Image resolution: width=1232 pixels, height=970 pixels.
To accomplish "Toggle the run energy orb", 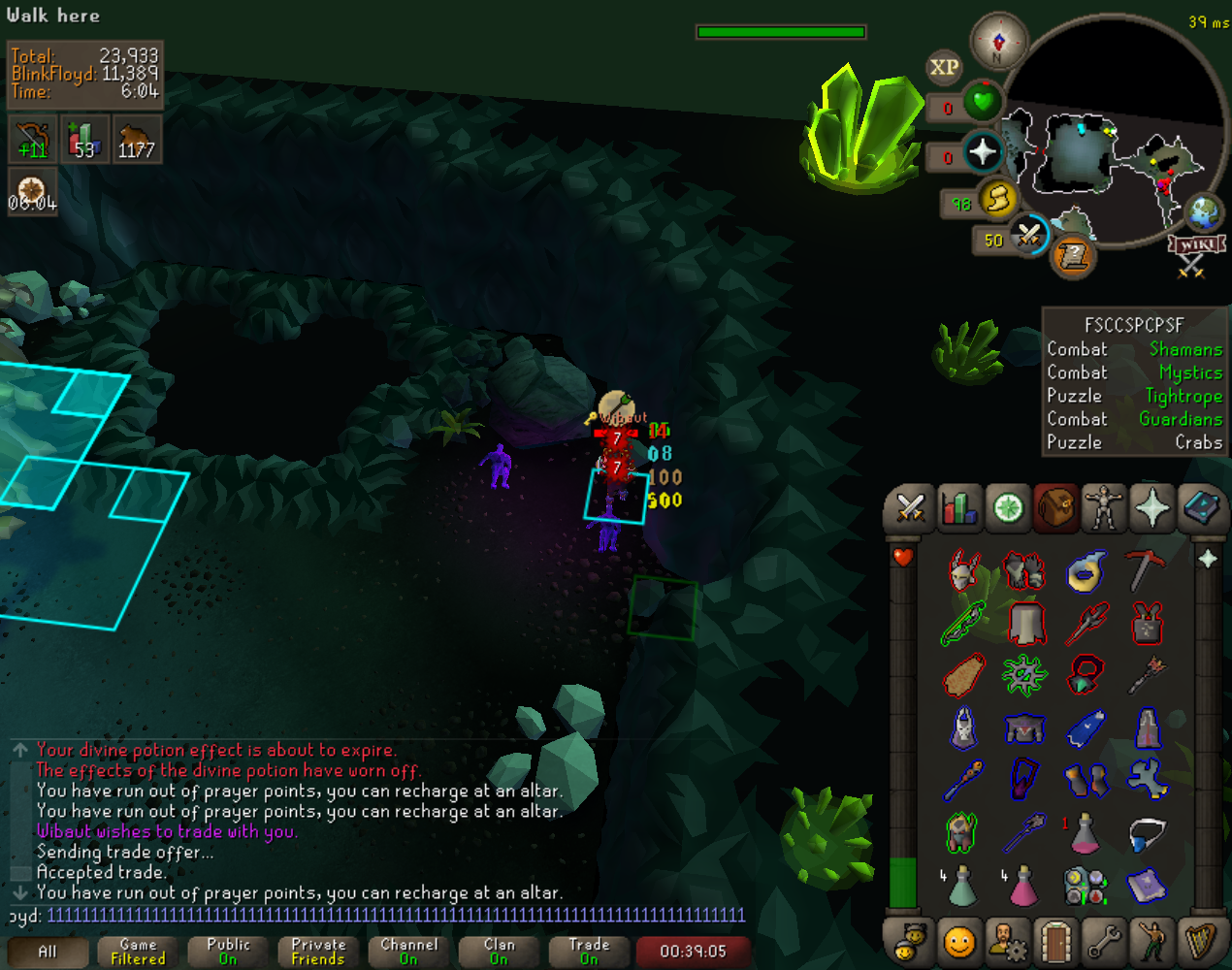I will pos(996,199).
